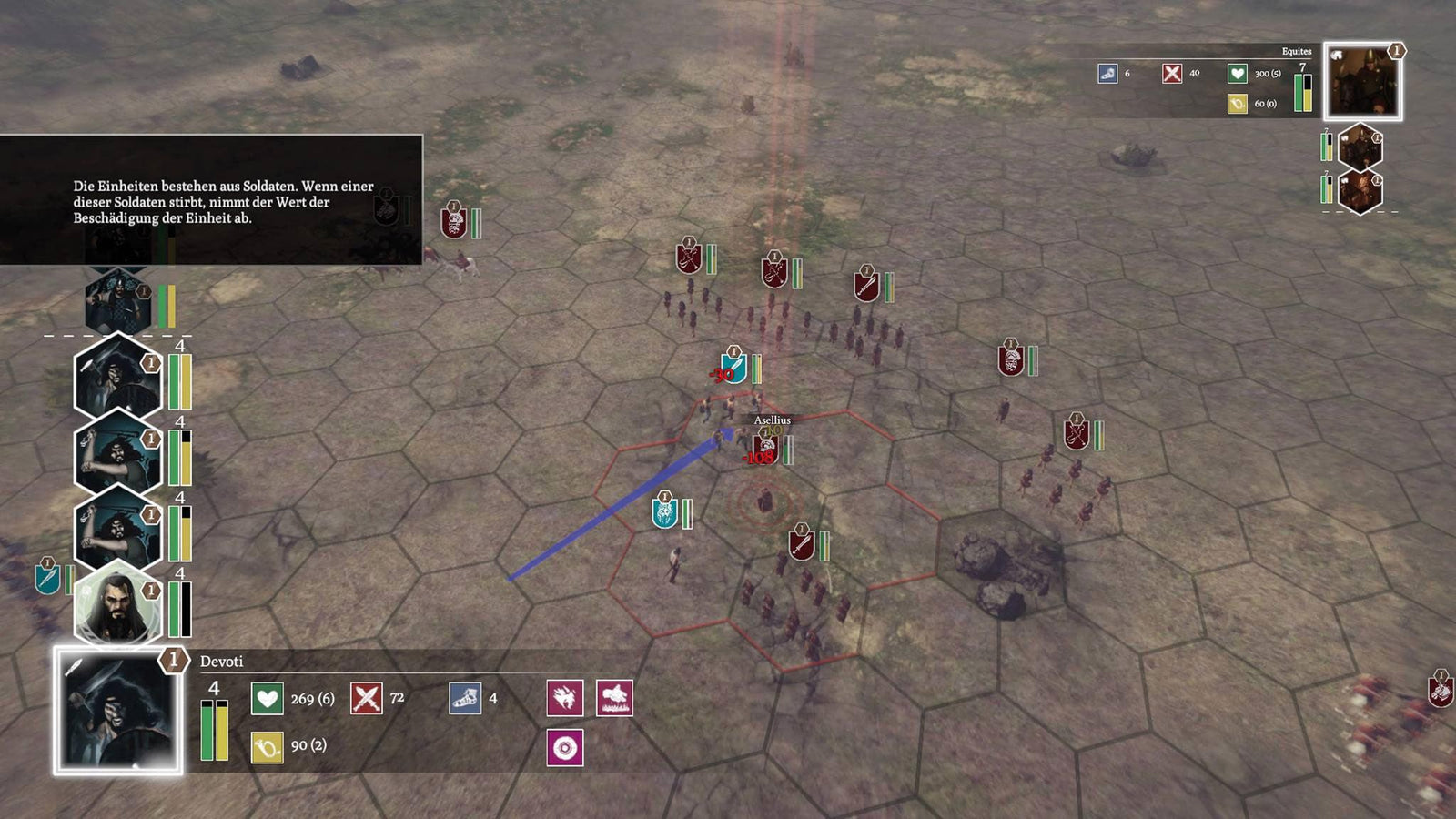Select the bearded chieftain hexagon portrait
Image resolution: width=1456 pixels, height=819 pixels.
point(116,605)
